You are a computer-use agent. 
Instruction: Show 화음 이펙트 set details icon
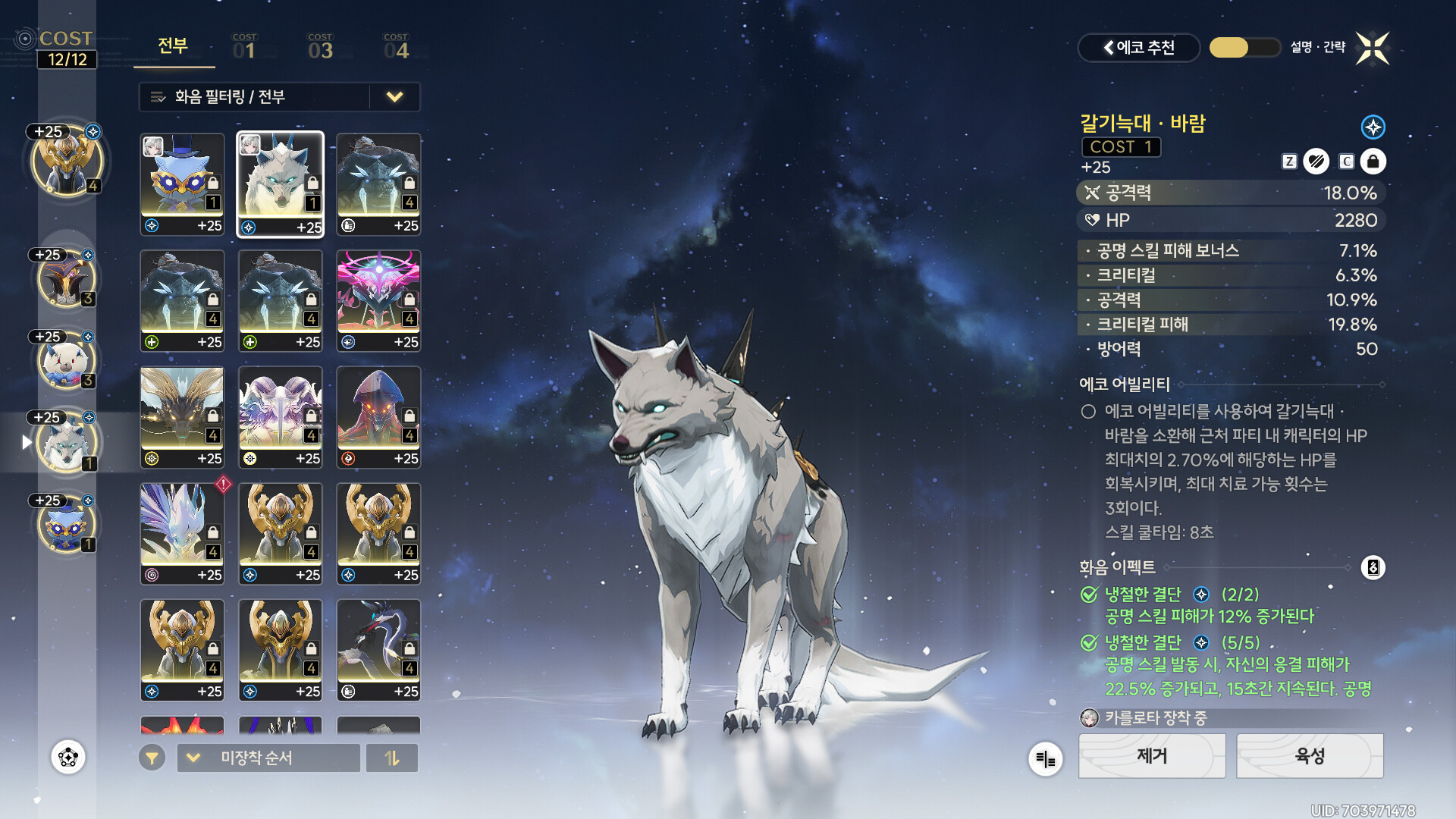pyautogui.click(x=1373, y=567)
